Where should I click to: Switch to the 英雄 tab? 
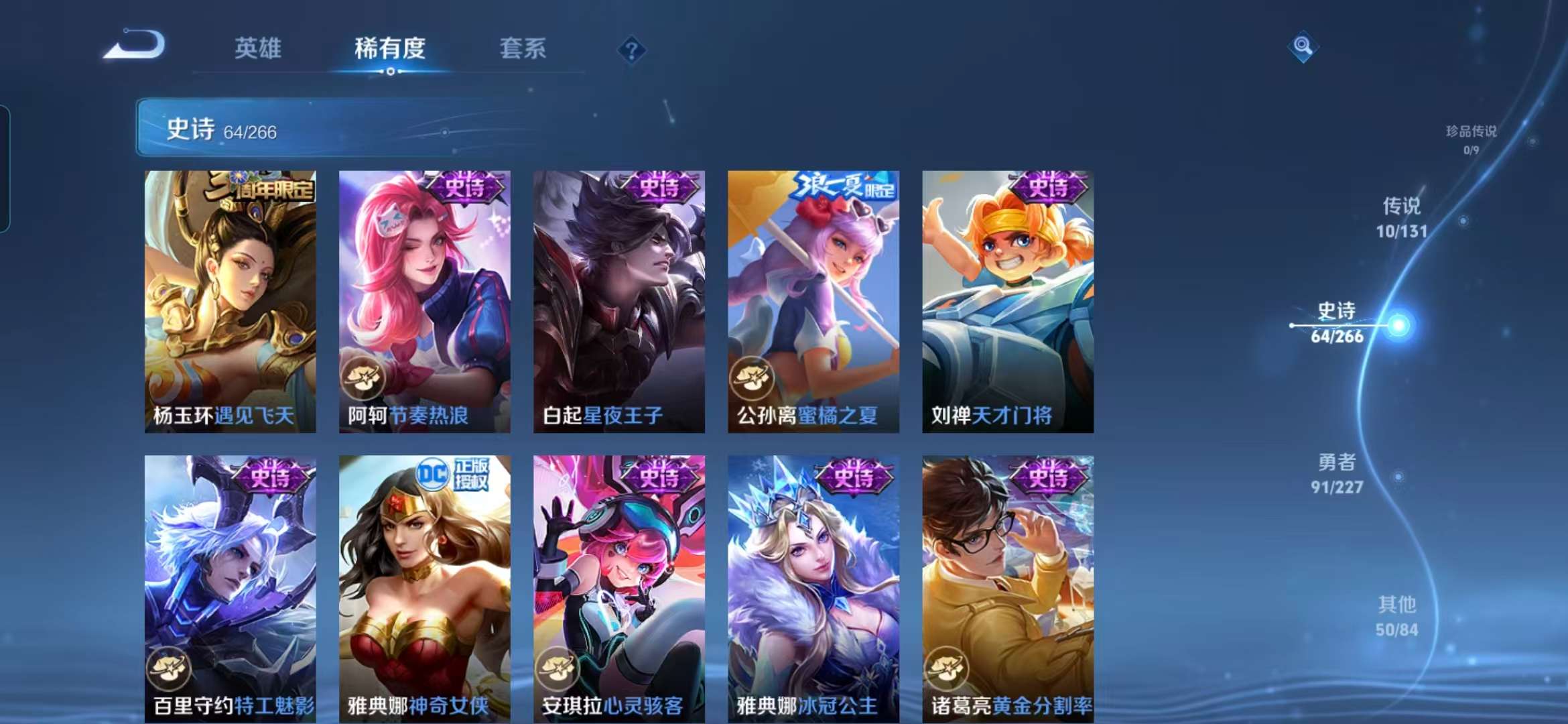point(257,48)
